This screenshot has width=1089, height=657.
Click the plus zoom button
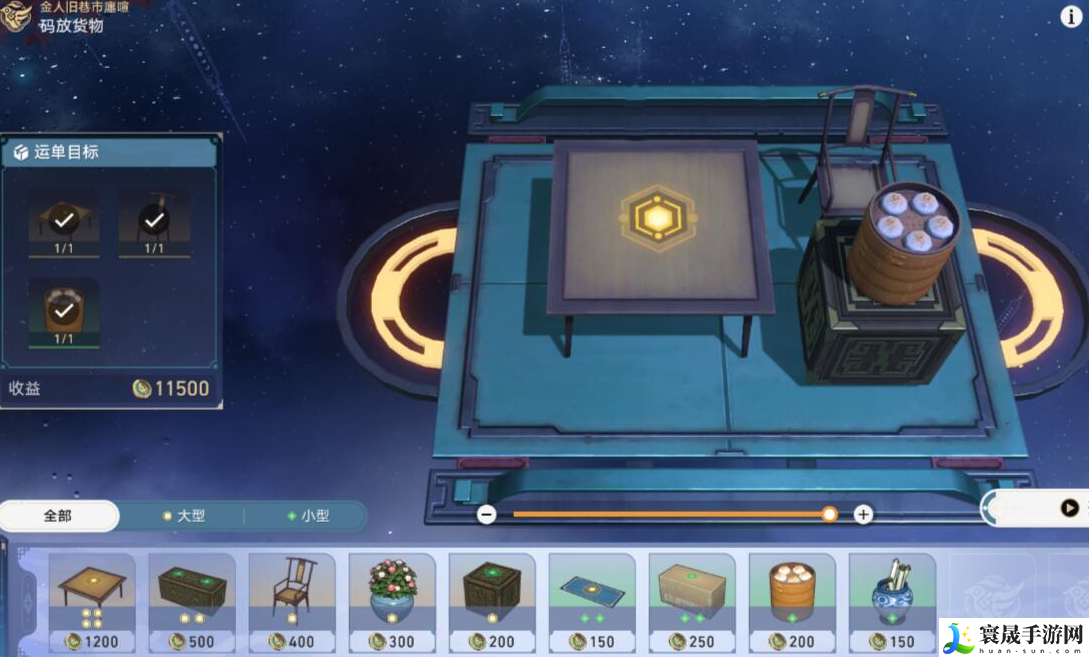coord(863,514)
